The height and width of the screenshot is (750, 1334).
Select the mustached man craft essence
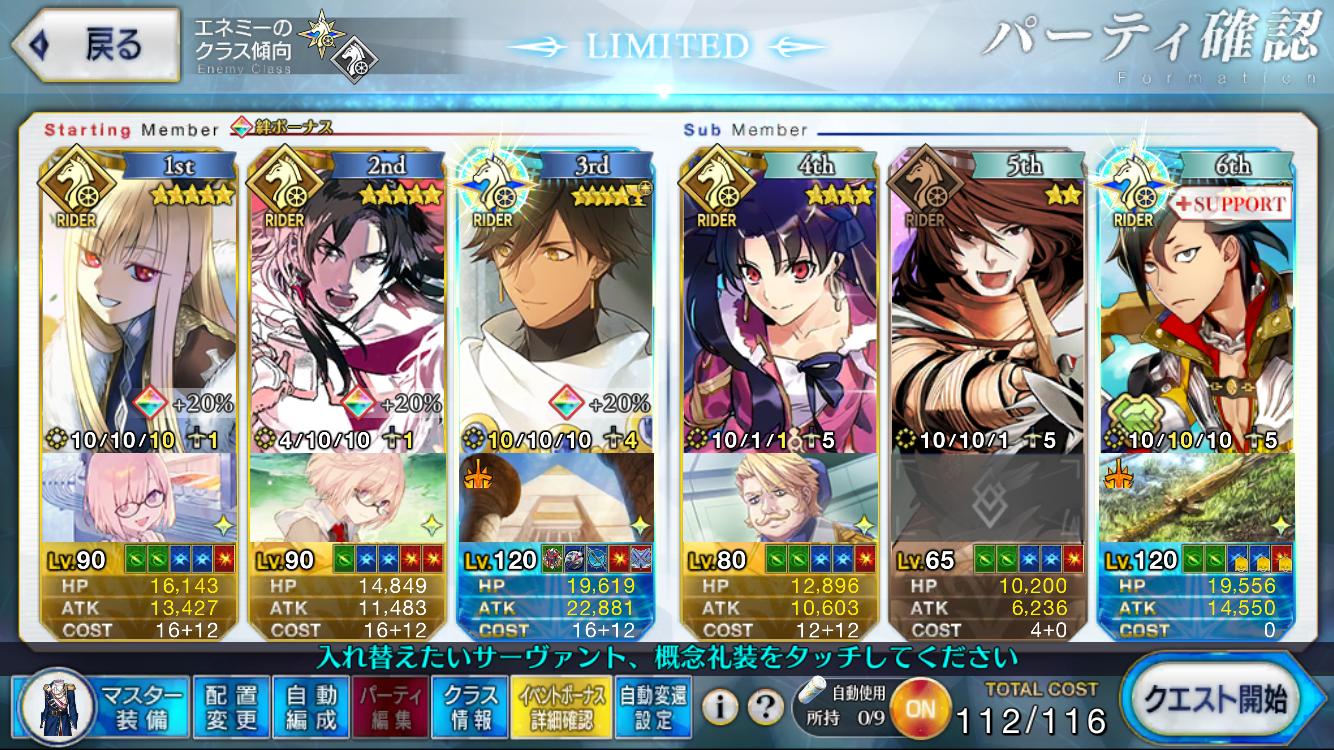[x=780, y=498]
